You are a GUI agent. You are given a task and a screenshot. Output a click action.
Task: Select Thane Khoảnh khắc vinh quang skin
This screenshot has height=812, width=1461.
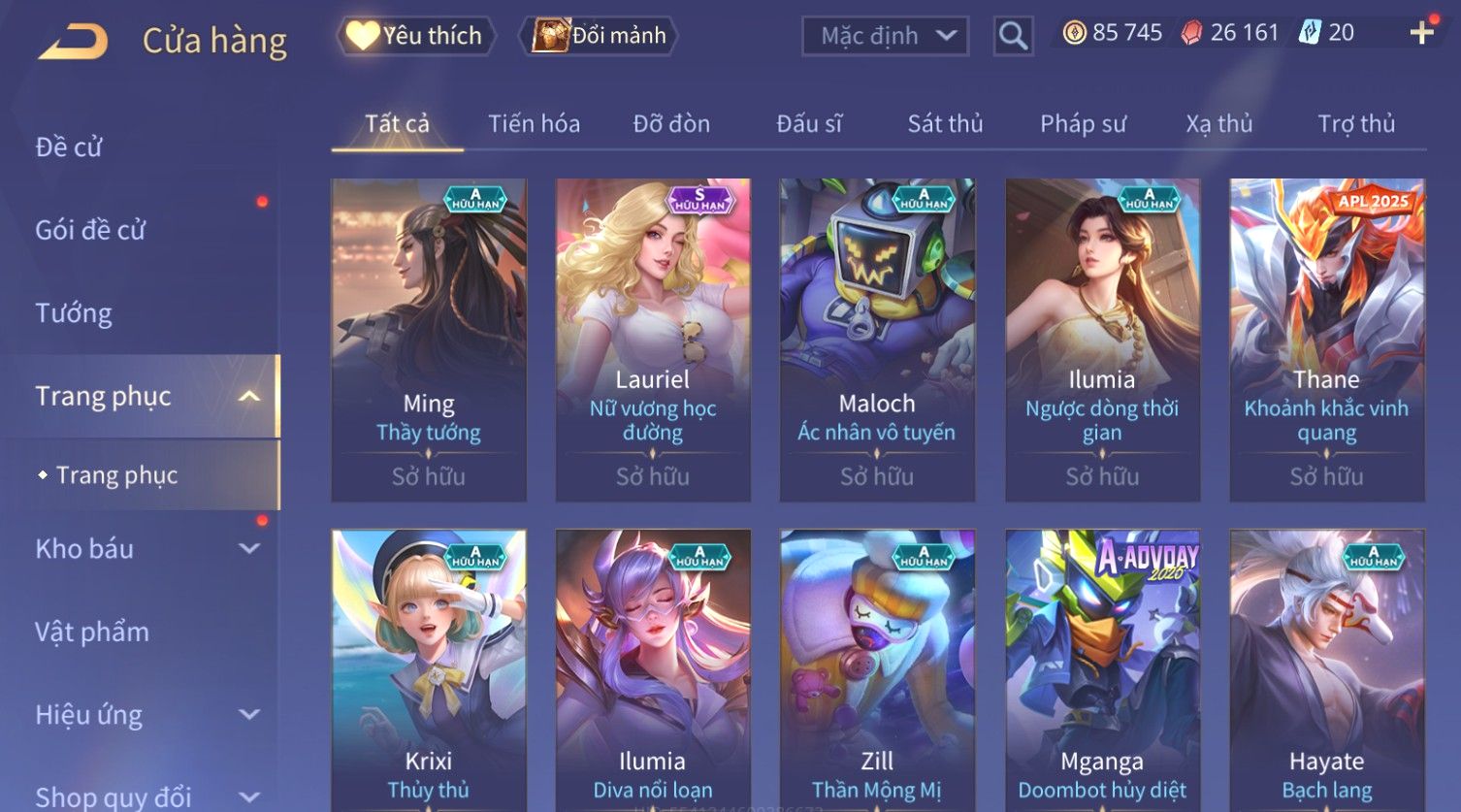1326,340
